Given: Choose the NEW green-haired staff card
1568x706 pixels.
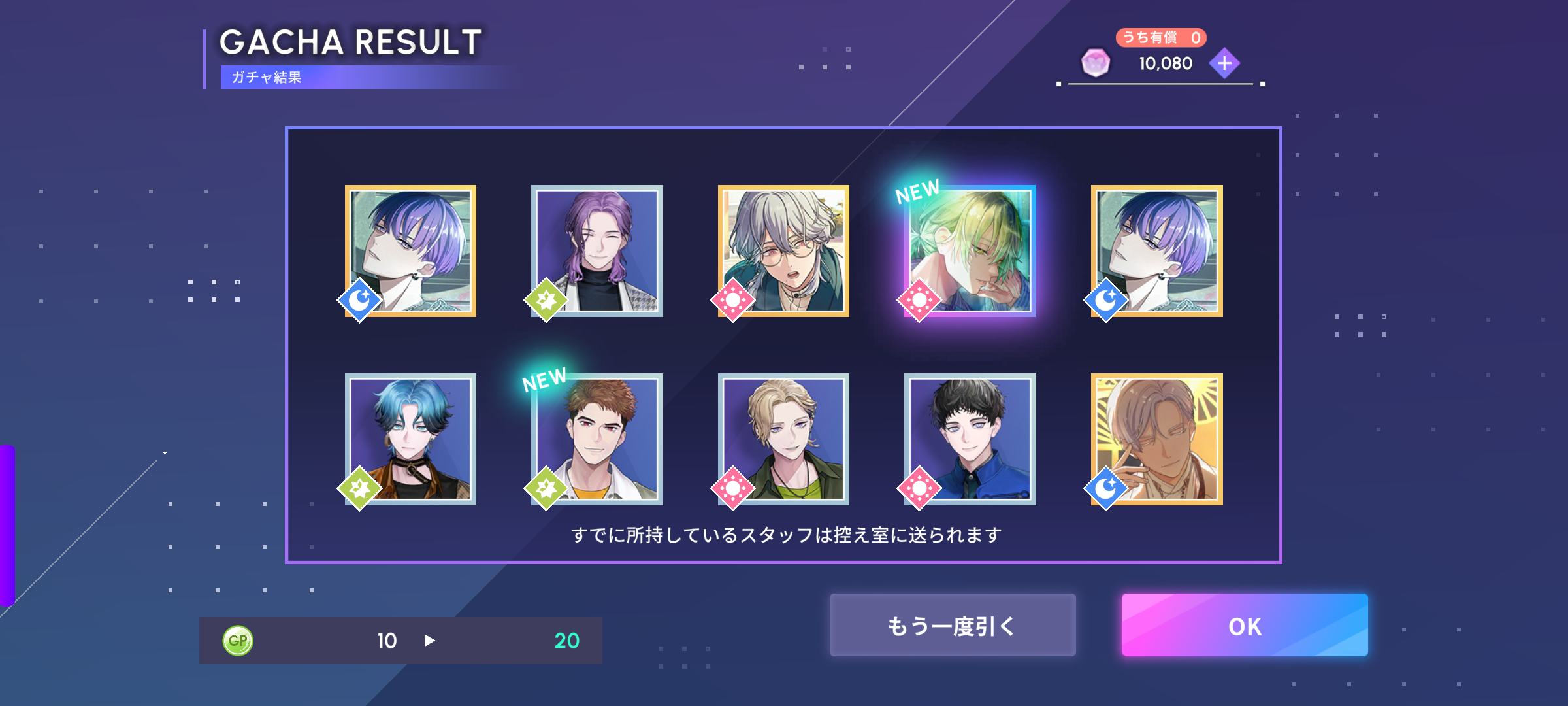Looking at the screenshot, I should [970, 251].
